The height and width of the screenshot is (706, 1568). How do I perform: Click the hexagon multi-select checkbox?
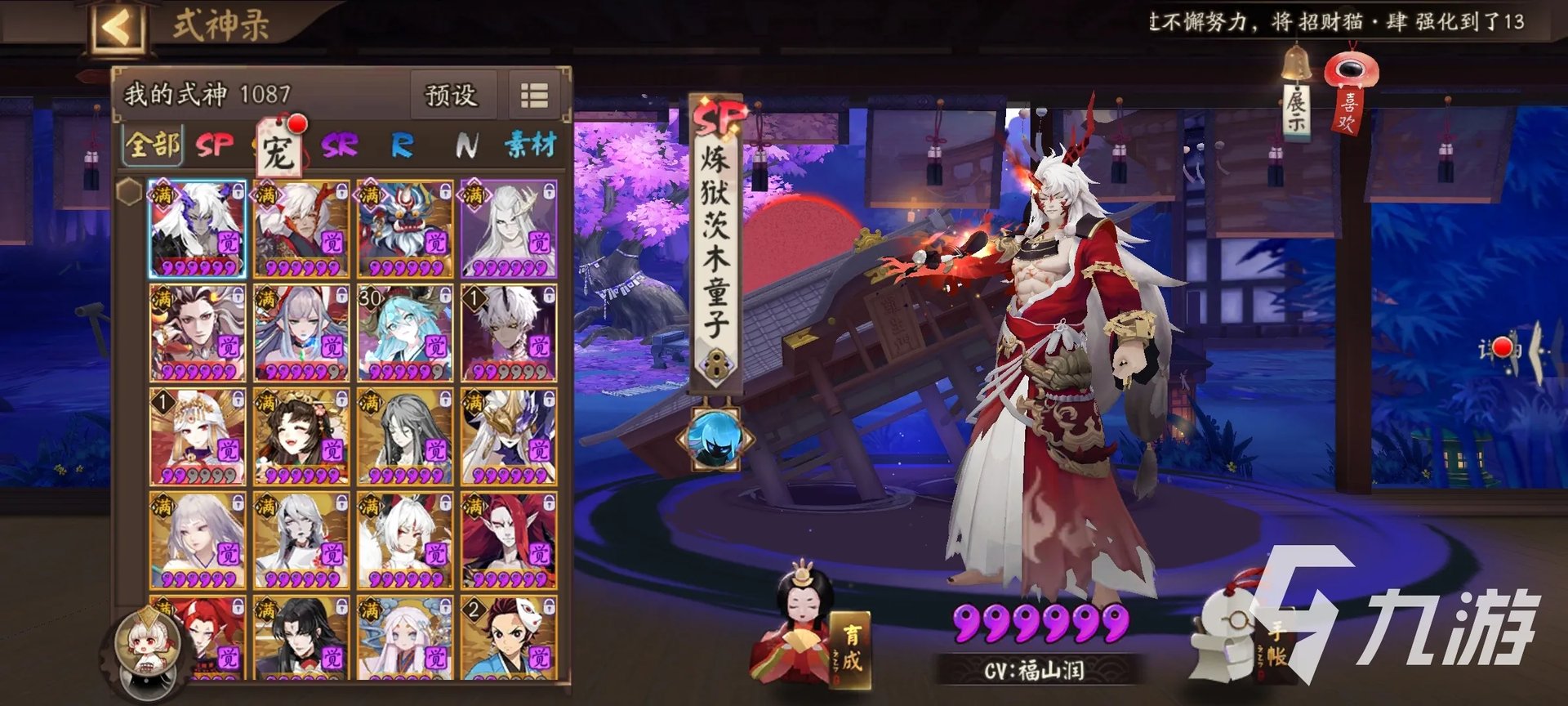[x=129, y=193]
